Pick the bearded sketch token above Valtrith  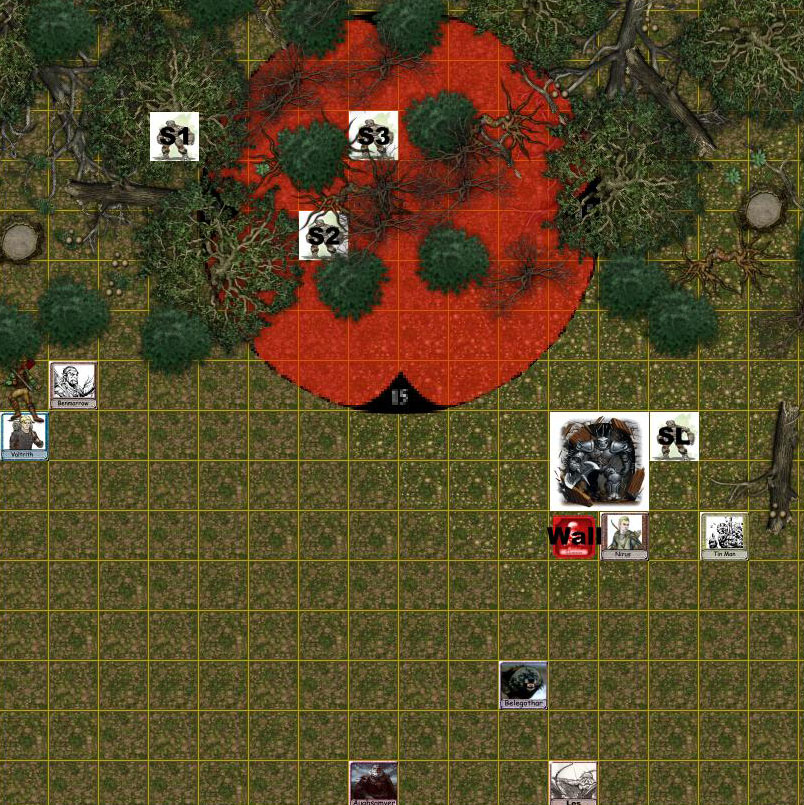pyautogui.click(x=74, y=385)
